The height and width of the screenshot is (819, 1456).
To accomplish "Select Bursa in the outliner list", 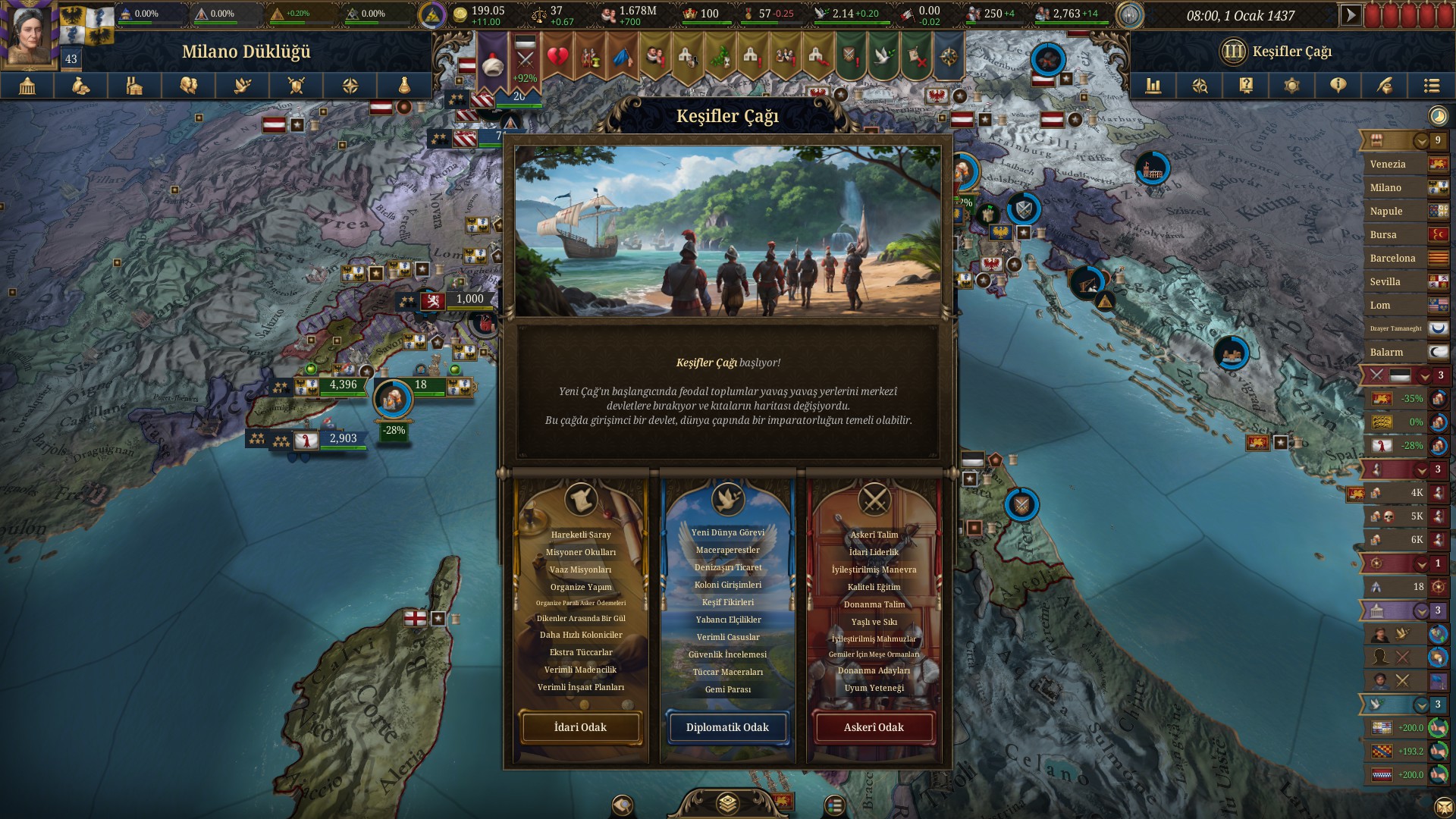I will 1383,234.
